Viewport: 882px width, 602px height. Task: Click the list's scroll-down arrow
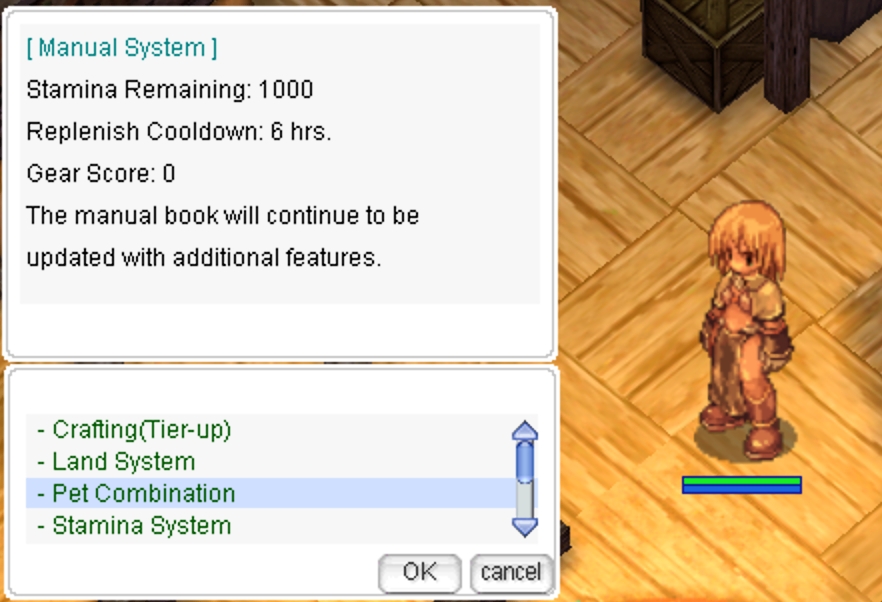click(524, 526)
